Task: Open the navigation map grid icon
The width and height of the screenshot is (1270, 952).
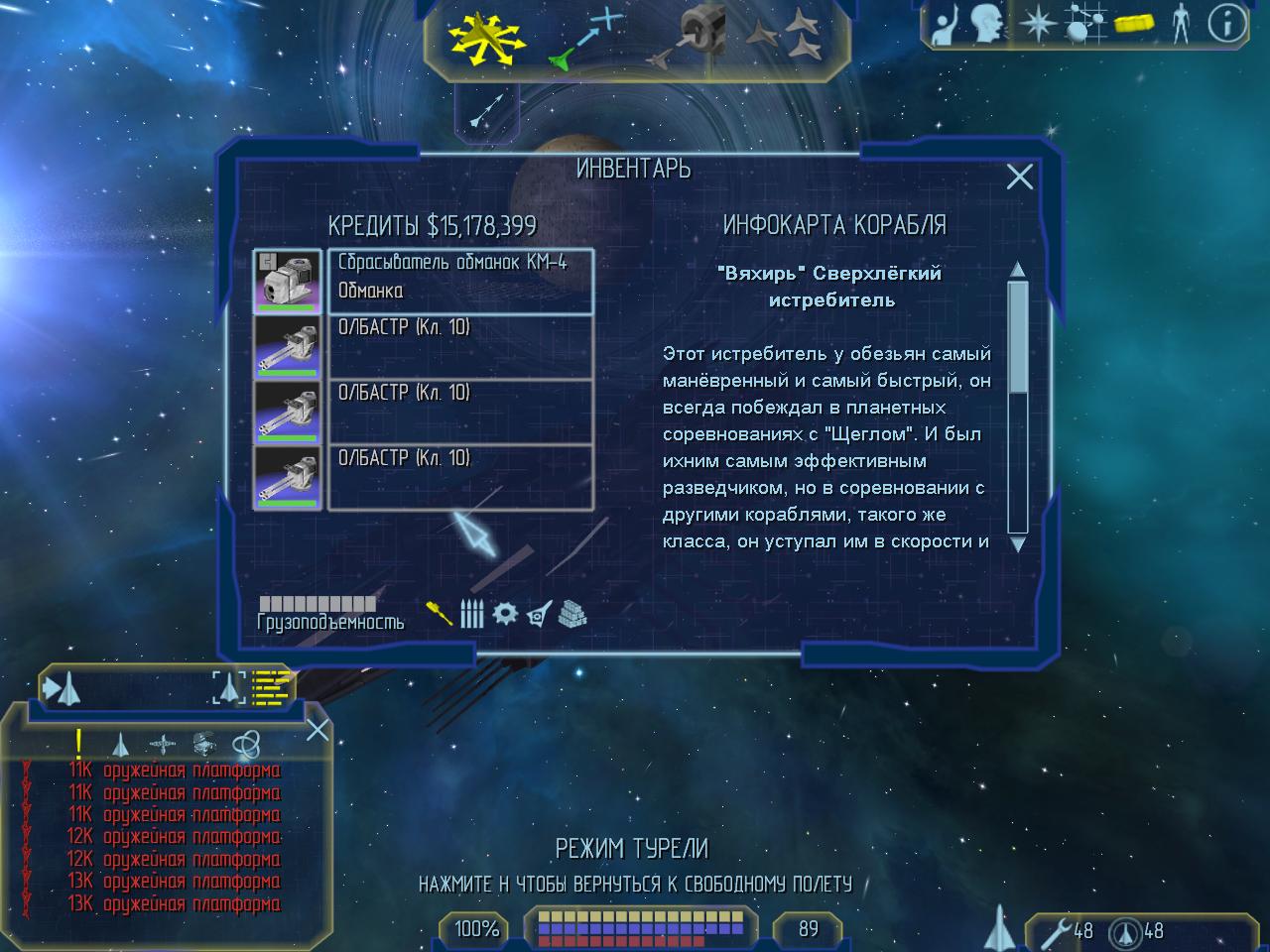Action: pos(1084,24)
